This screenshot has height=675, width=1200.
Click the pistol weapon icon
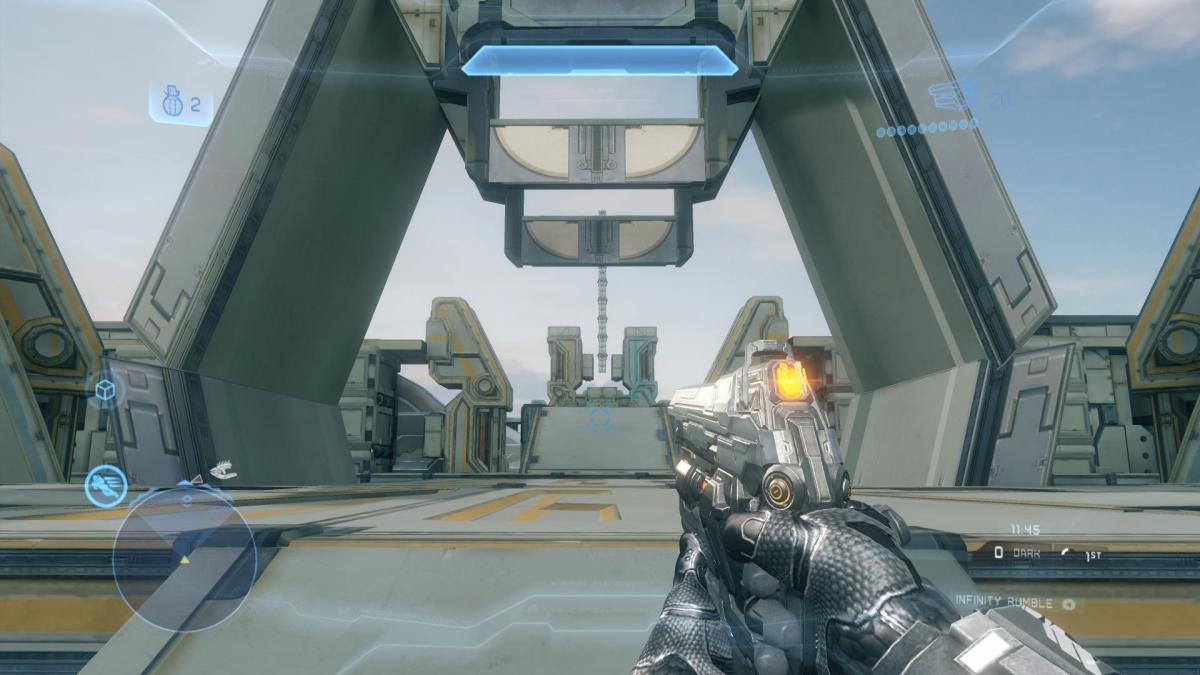pyautogui.click(x=952, y=97)
